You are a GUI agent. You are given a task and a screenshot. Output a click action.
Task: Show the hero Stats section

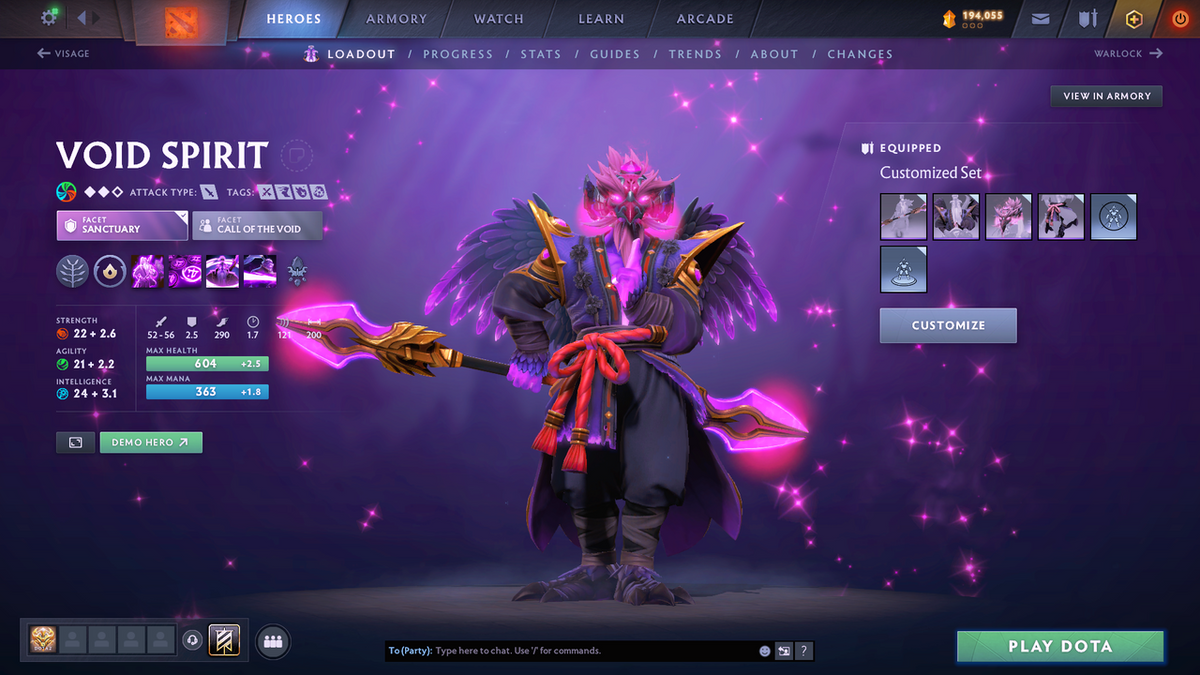(540, 54)
